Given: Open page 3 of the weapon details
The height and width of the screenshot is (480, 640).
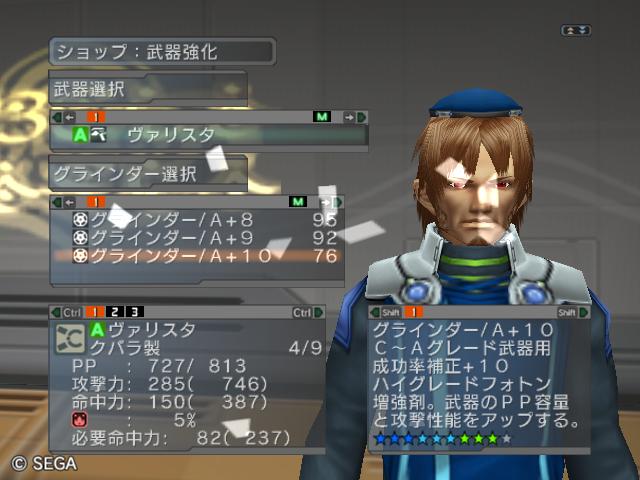Looking at the screenshot, I should tap(135, 313).
